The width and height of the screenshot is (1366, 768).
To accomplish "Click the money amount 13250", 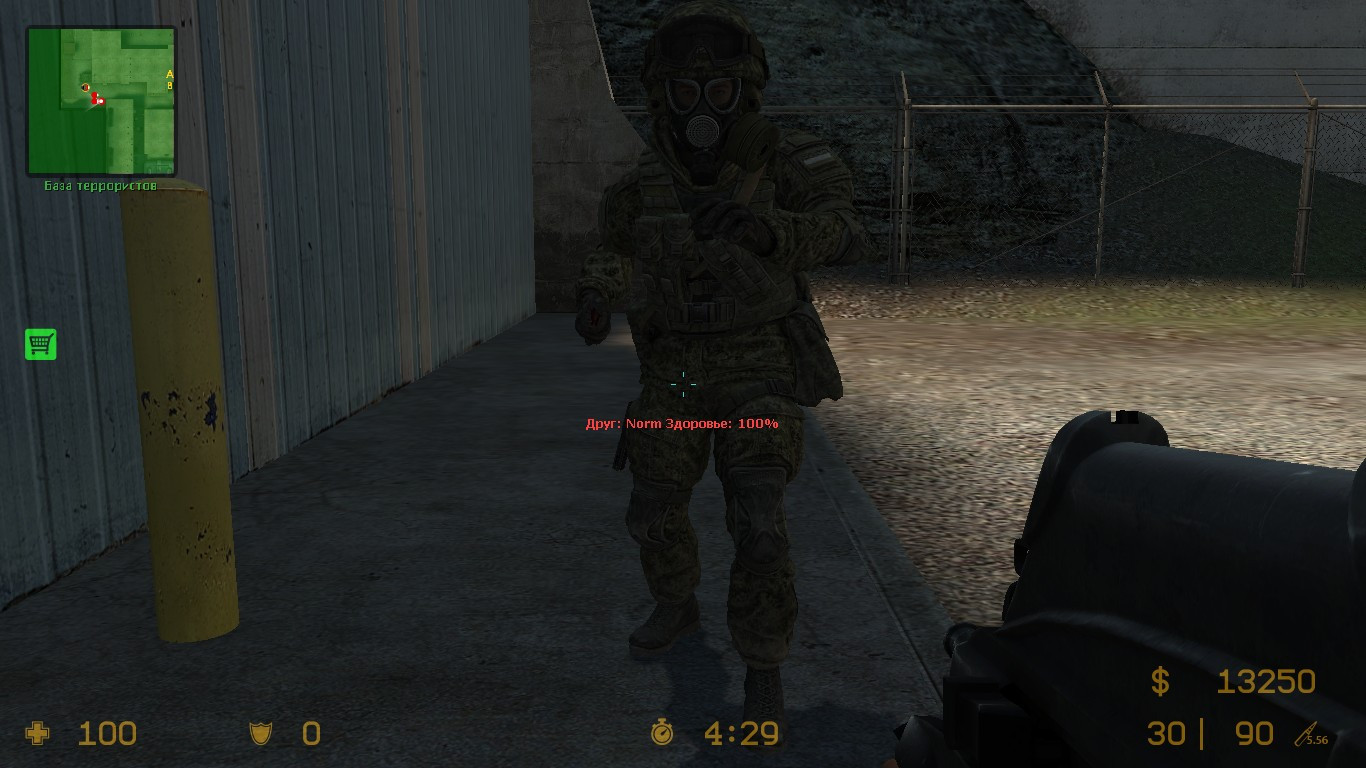I will [x=1266, y=680].
